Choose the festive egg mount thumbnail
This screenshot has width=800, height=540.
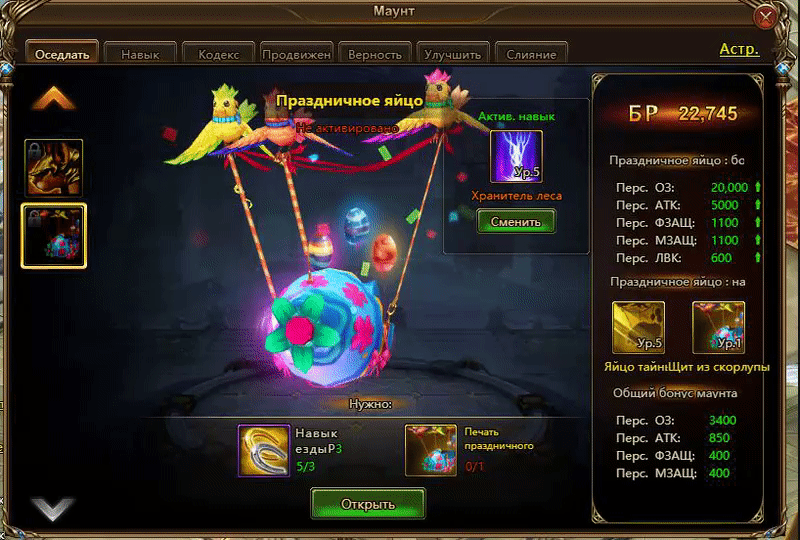[53, 236]
